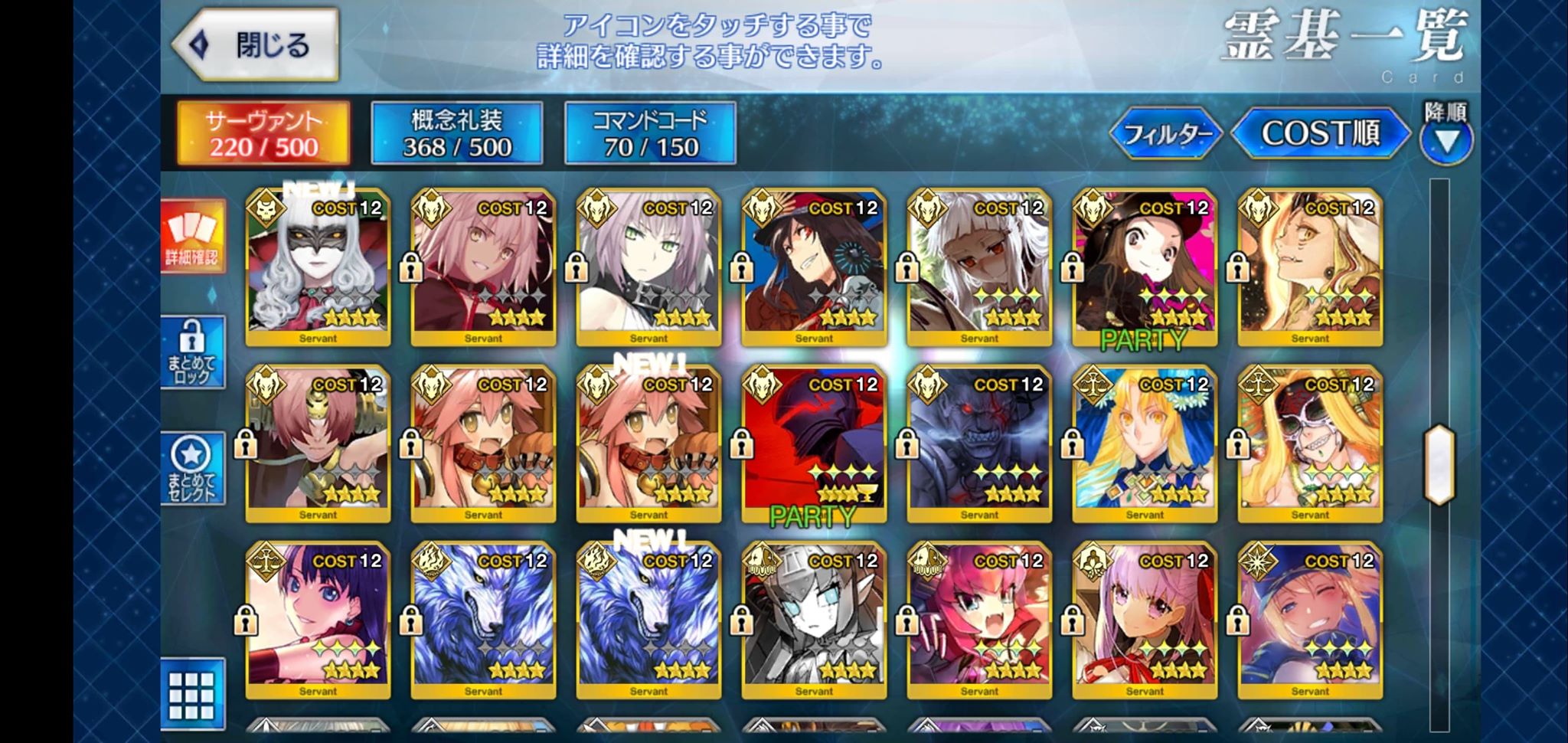Change the grid layout view icon

pyautogui.click(x=192, y=694)
